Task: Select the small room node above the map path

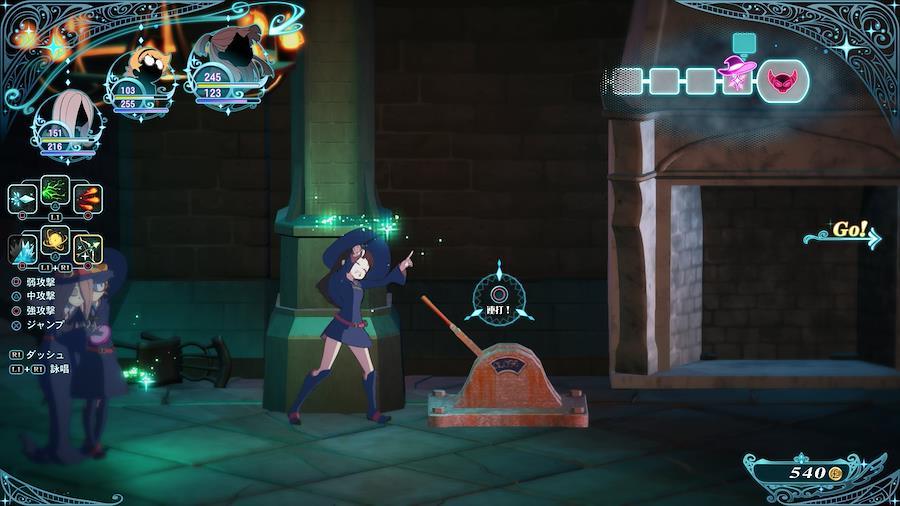Action: 742,41
